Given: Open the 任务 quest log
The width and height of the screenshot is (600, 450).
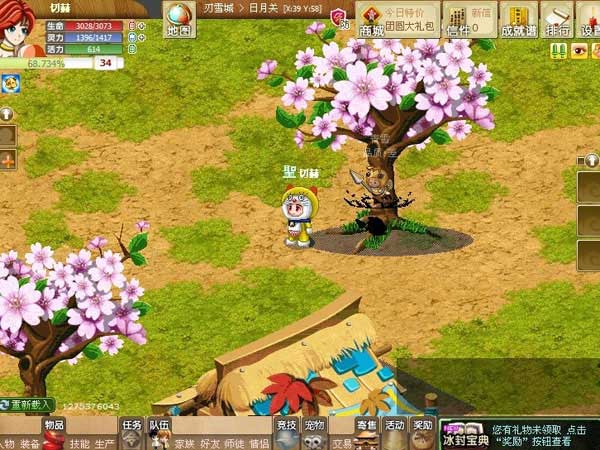Looking at the screenshot, I should [x=132, y=425].
